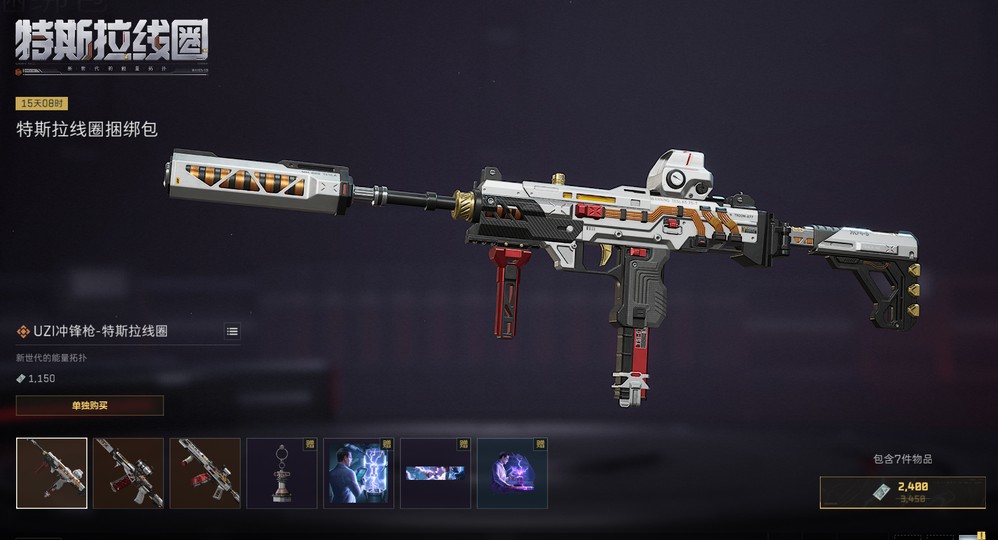Buy the bundle for 2,400
Viewport: 998px width, 540px height.
pos(903,492)
